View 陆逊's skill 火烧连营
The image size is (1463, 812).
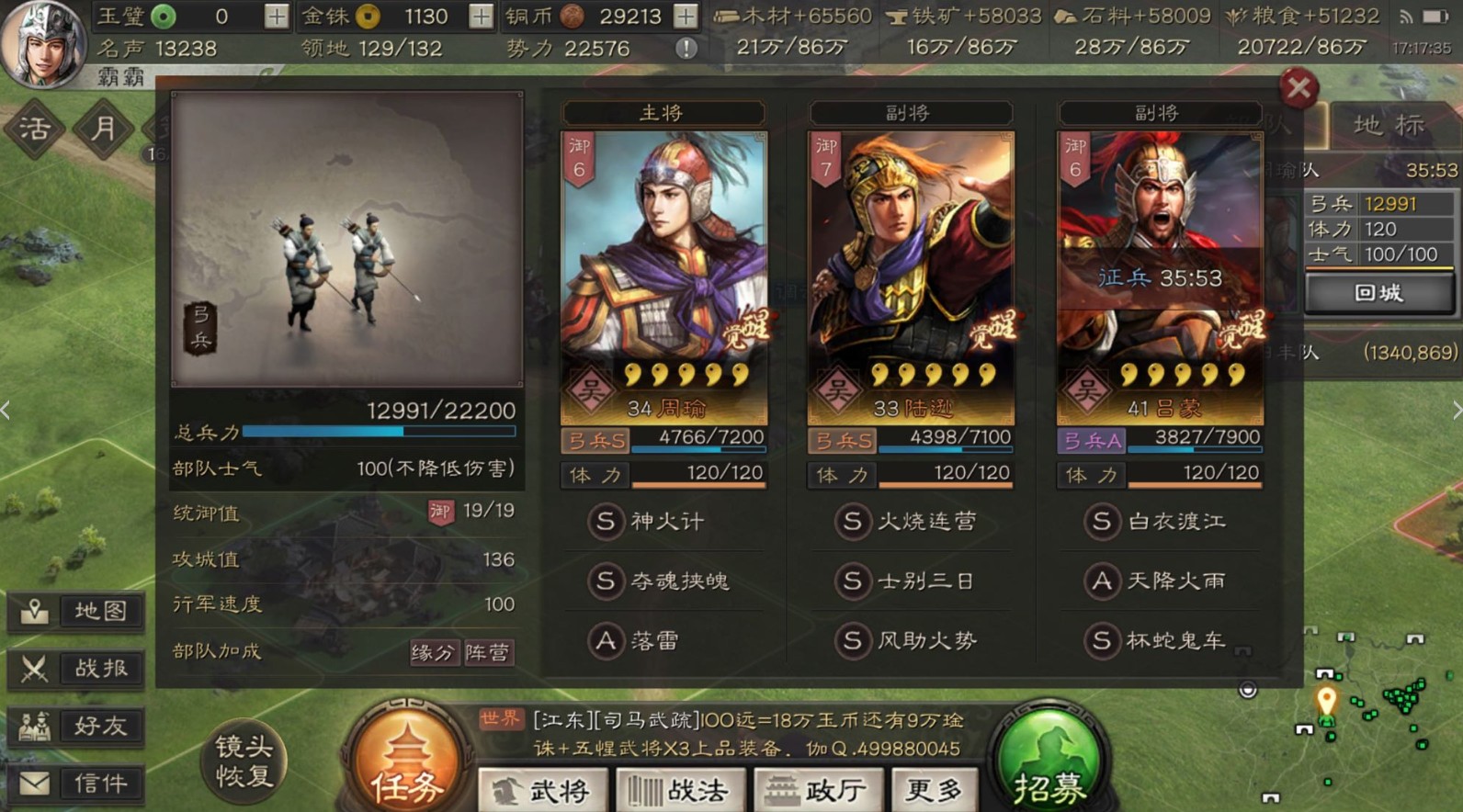[910, 521]
